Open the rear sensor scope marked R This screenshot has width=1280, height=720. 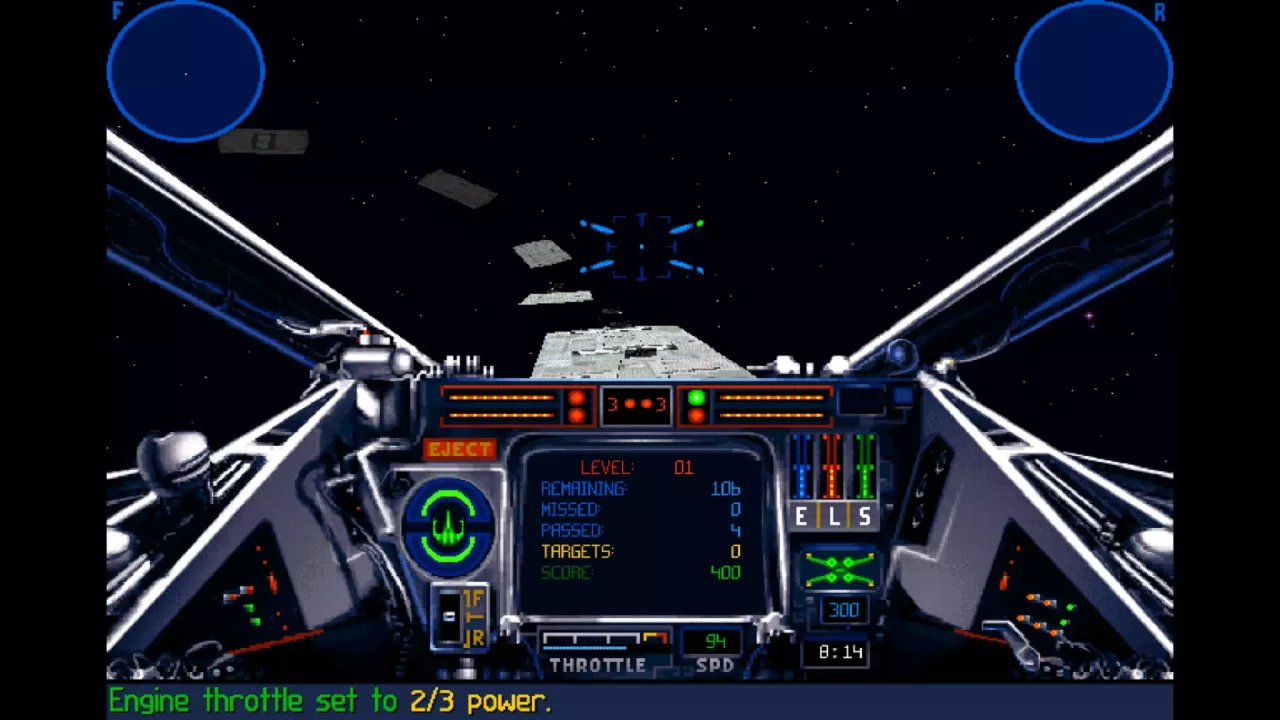coord(1093,70)
